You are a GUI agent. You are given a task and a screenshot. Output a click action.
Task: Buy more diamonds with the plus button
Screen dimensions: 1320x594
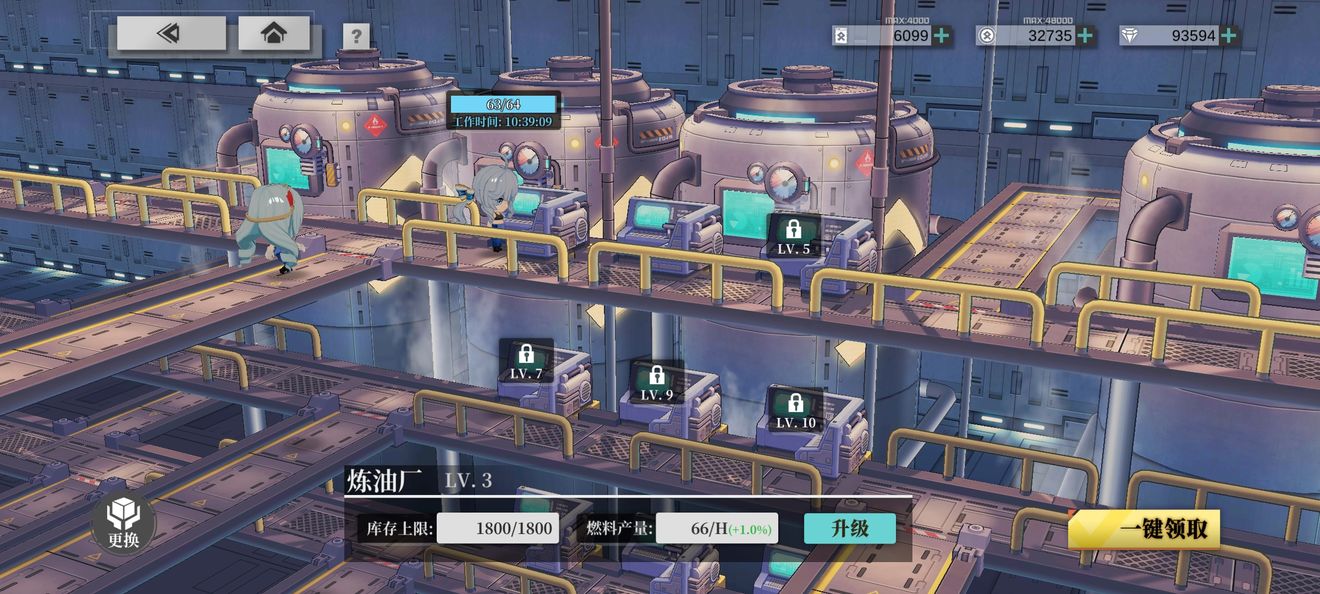(1229, 36)
